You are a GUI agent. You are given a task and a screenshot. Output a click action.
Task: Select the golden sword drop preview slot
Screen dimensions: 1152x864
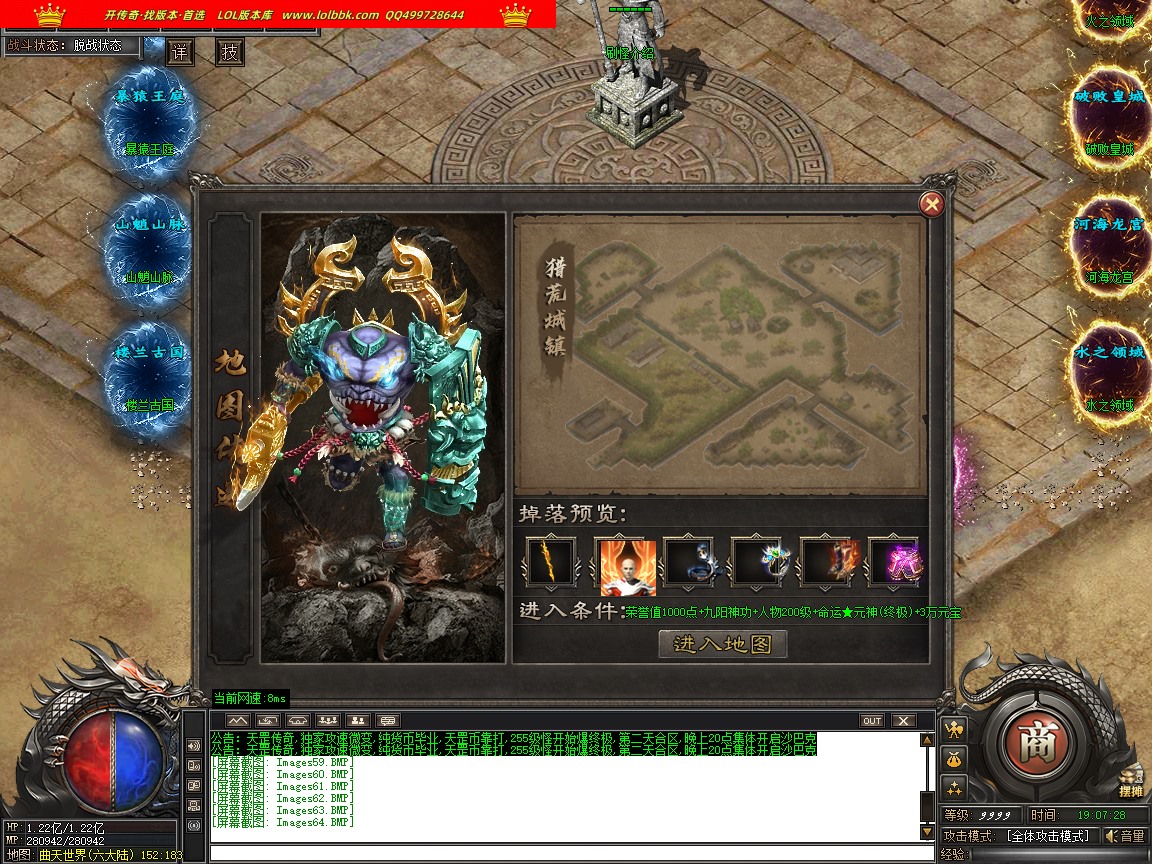coord(551,562)
